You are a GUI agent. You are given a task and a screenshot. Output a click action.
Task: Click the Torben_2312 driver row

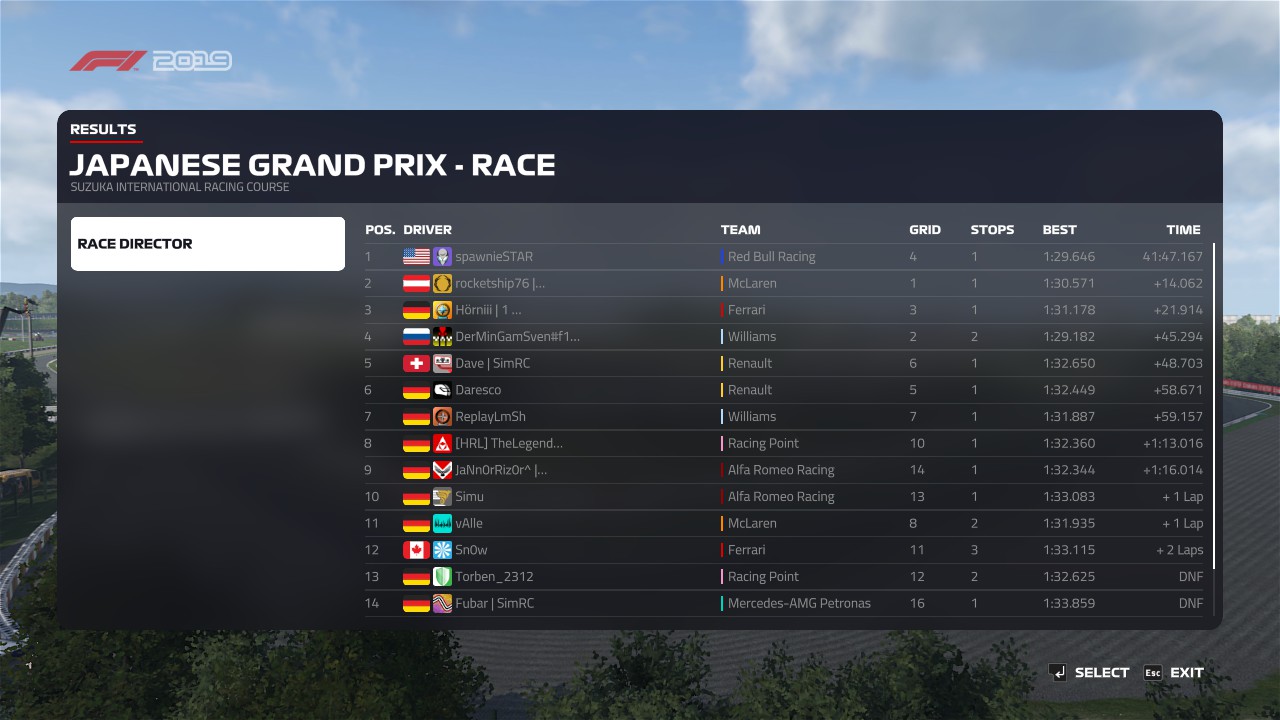coord(784,577)
